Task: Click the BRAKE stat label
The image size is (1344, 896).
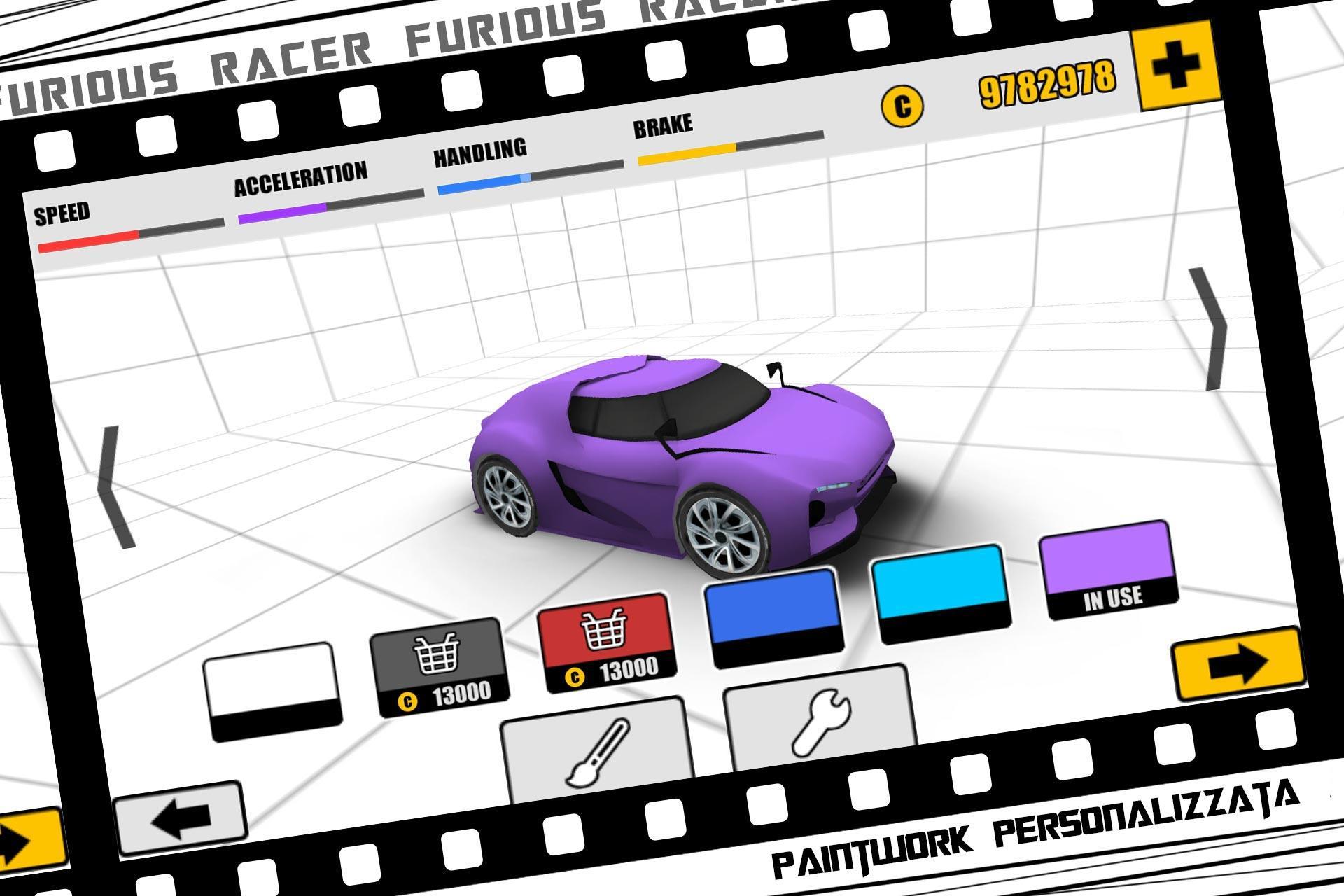Action: [661, 125]
